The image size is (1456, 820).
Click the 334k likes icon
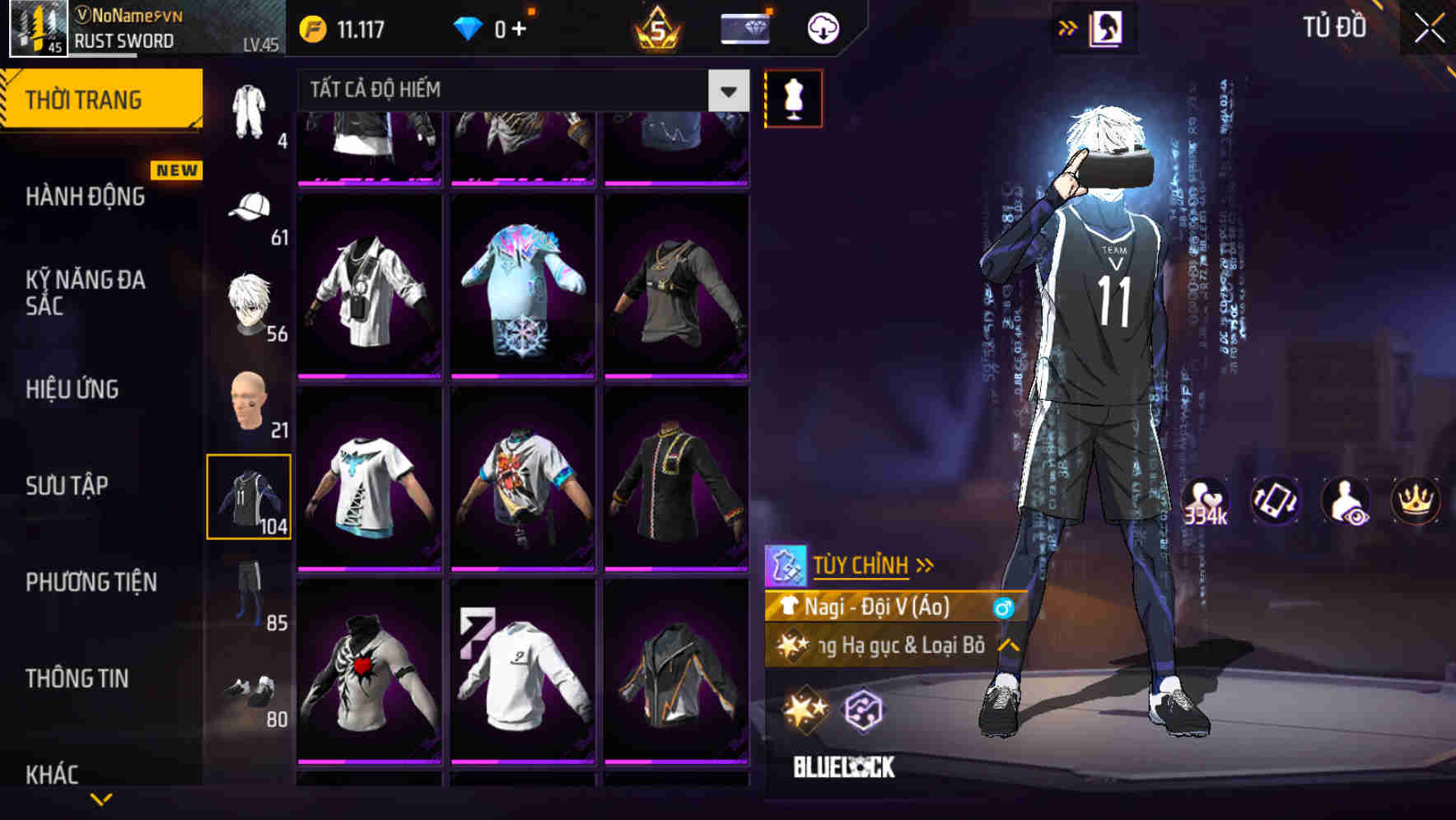tap(1204, 501)
